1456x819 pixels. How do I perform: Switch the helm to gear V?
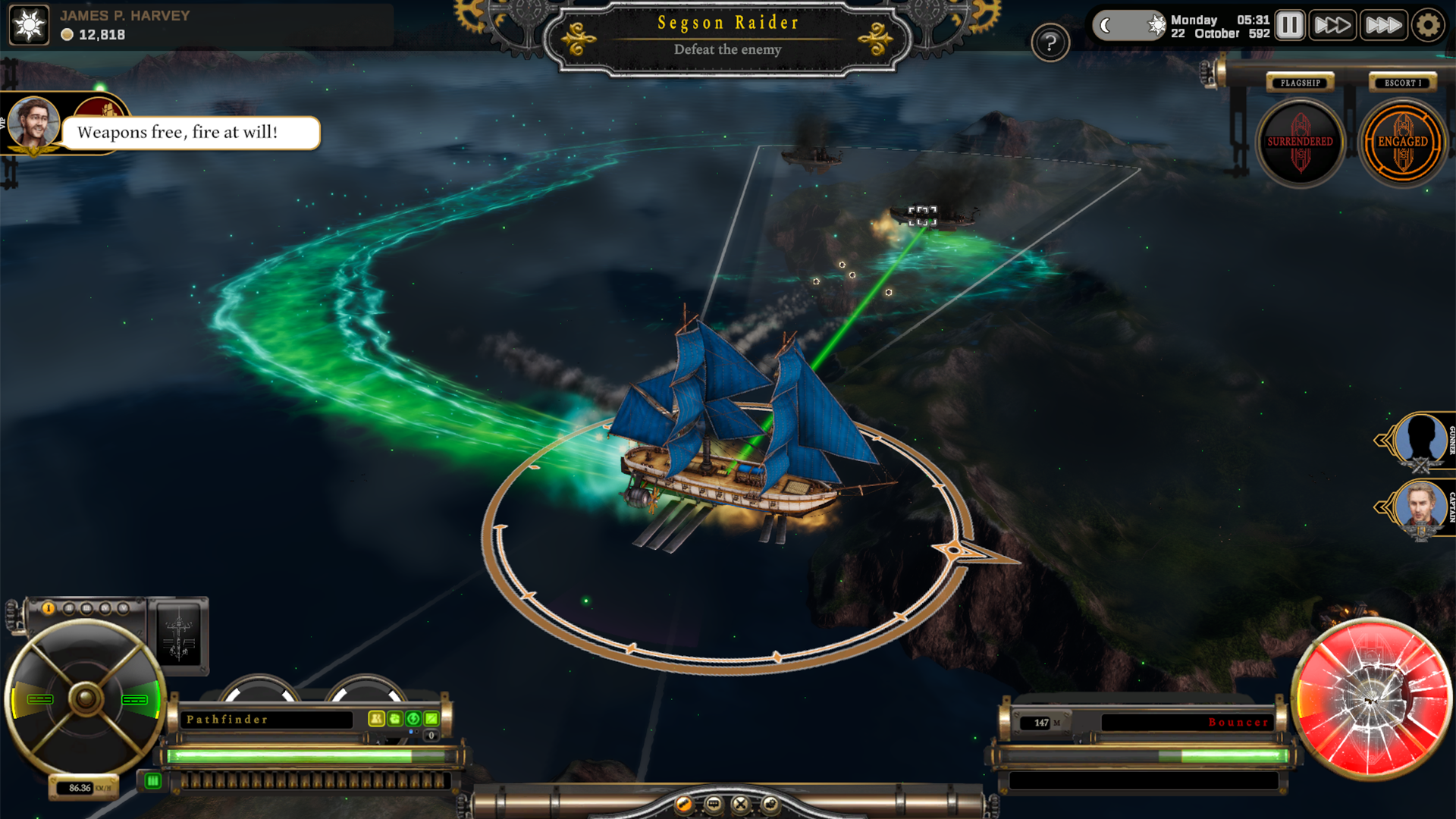(x=124, y=607)
